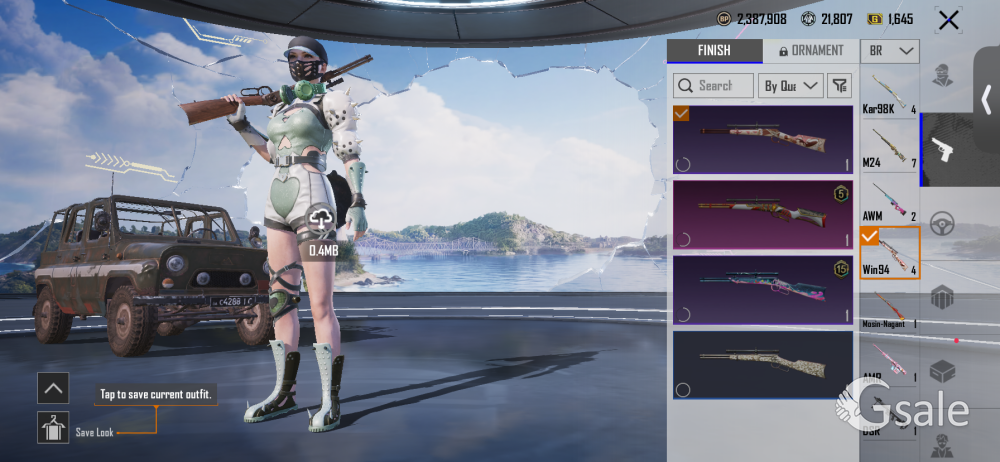Open the finish filter options
Screen dimensions: 1000x462
point(840,86)
